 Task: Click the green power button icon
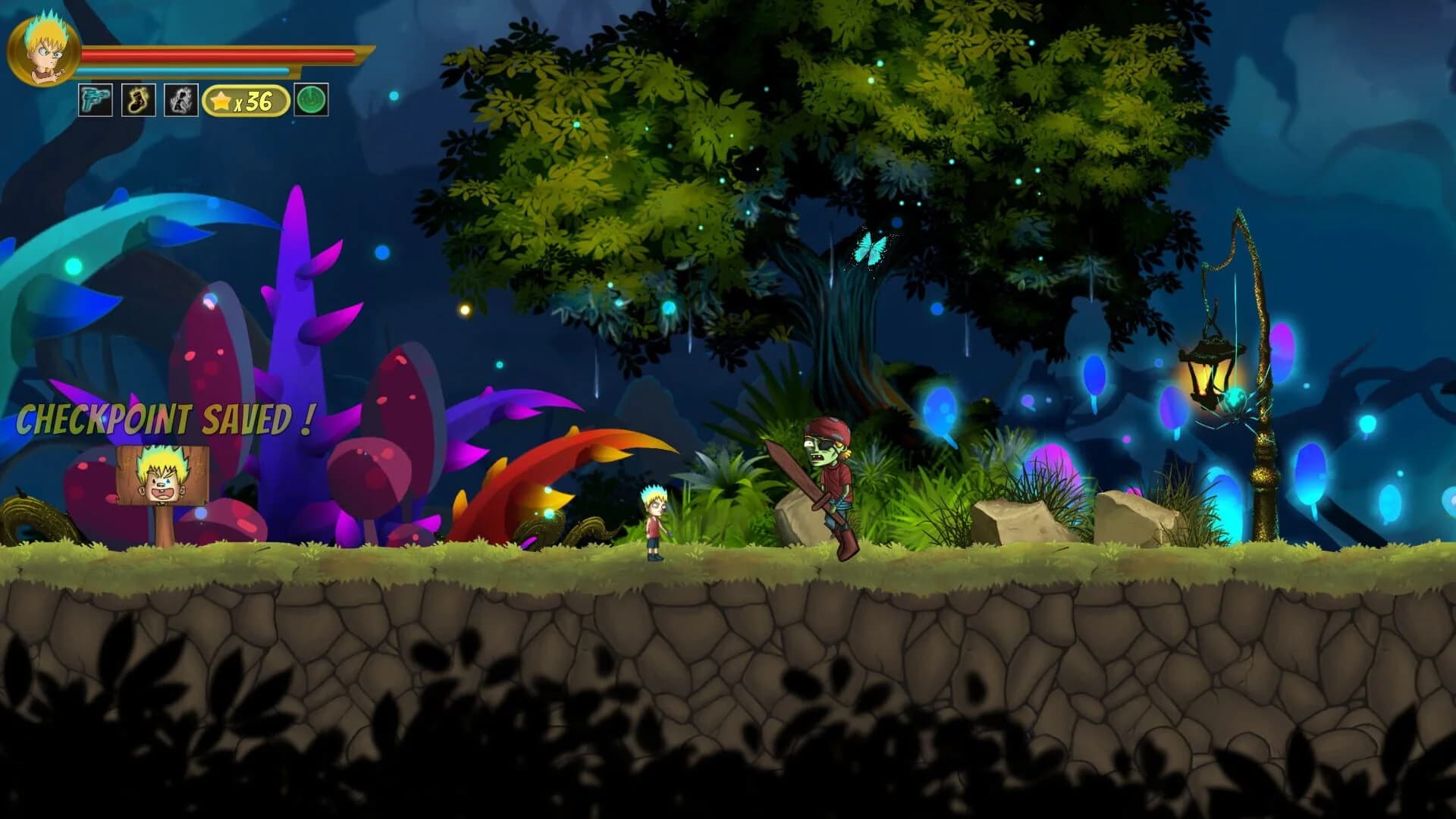311,99
